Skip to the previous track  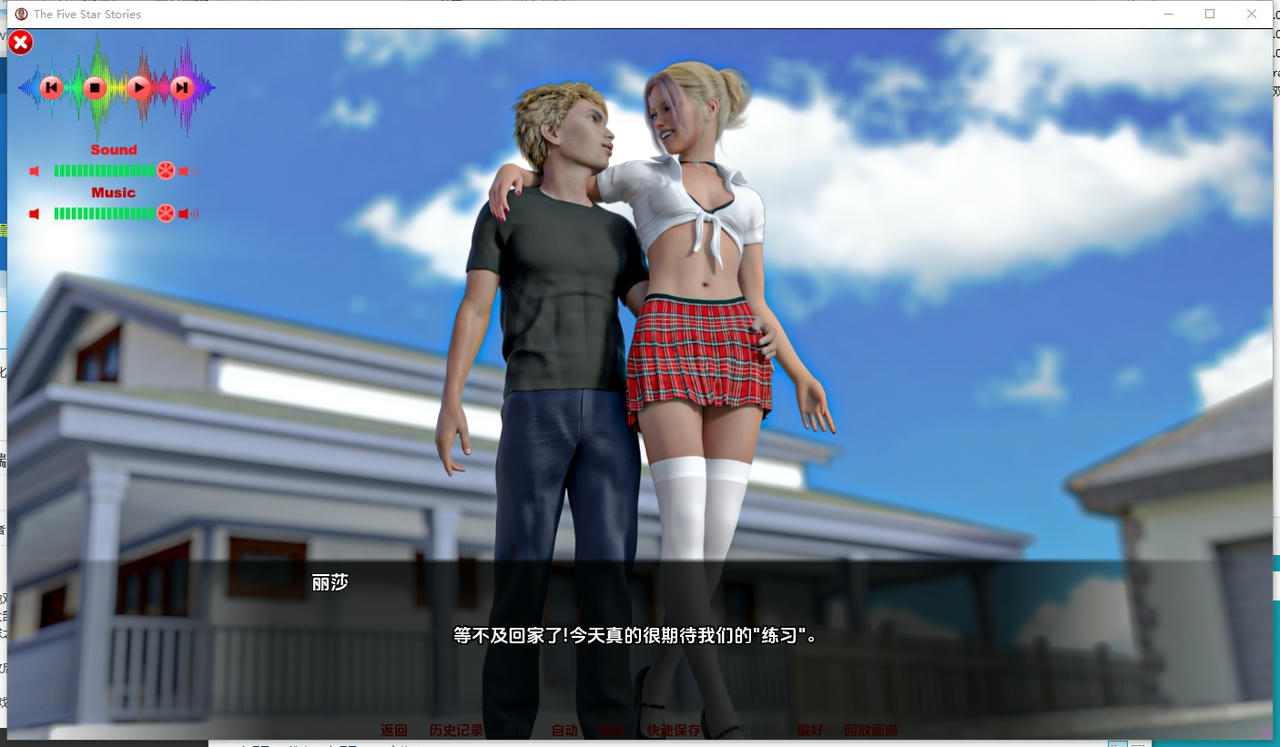click(51, 87)
